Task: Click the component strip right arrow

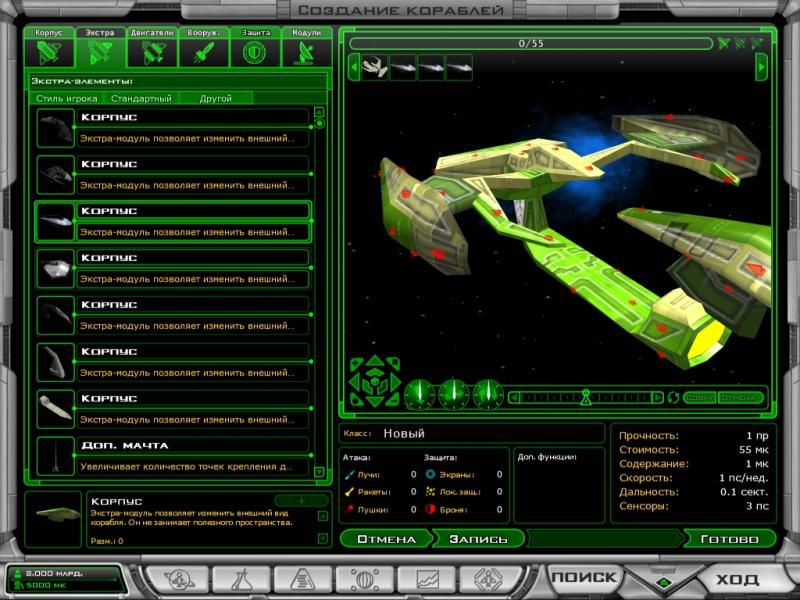Action: pos(762,67)
